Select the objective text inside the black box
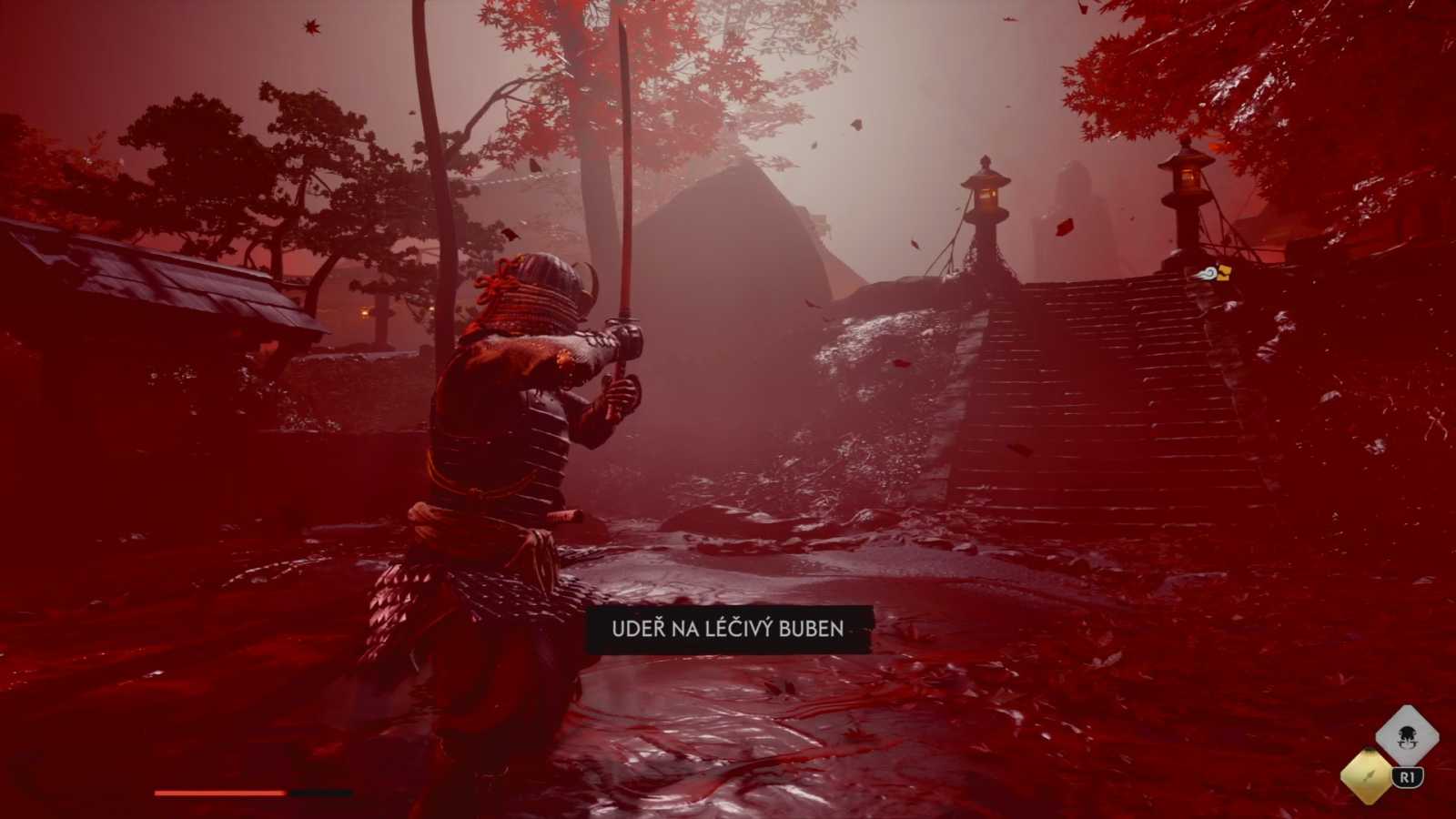This screenshot has width=1456, height=819. pyautogui.click(x=728, y=628)
